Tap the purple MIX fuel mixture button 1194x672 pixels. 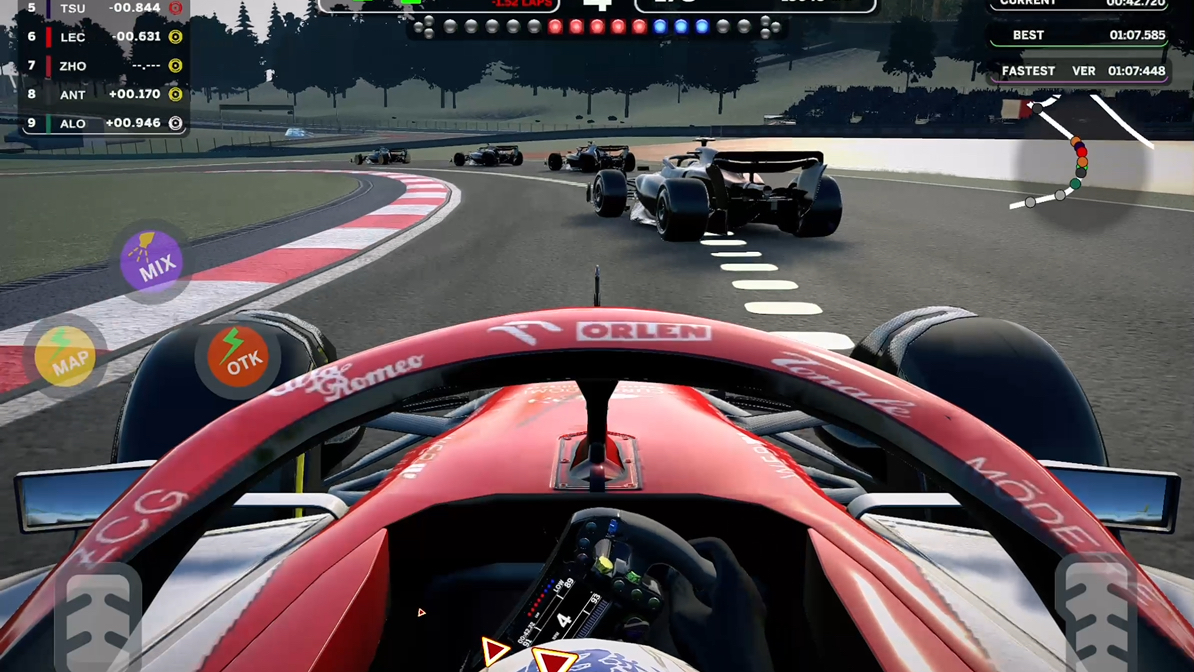coord(151,262)
